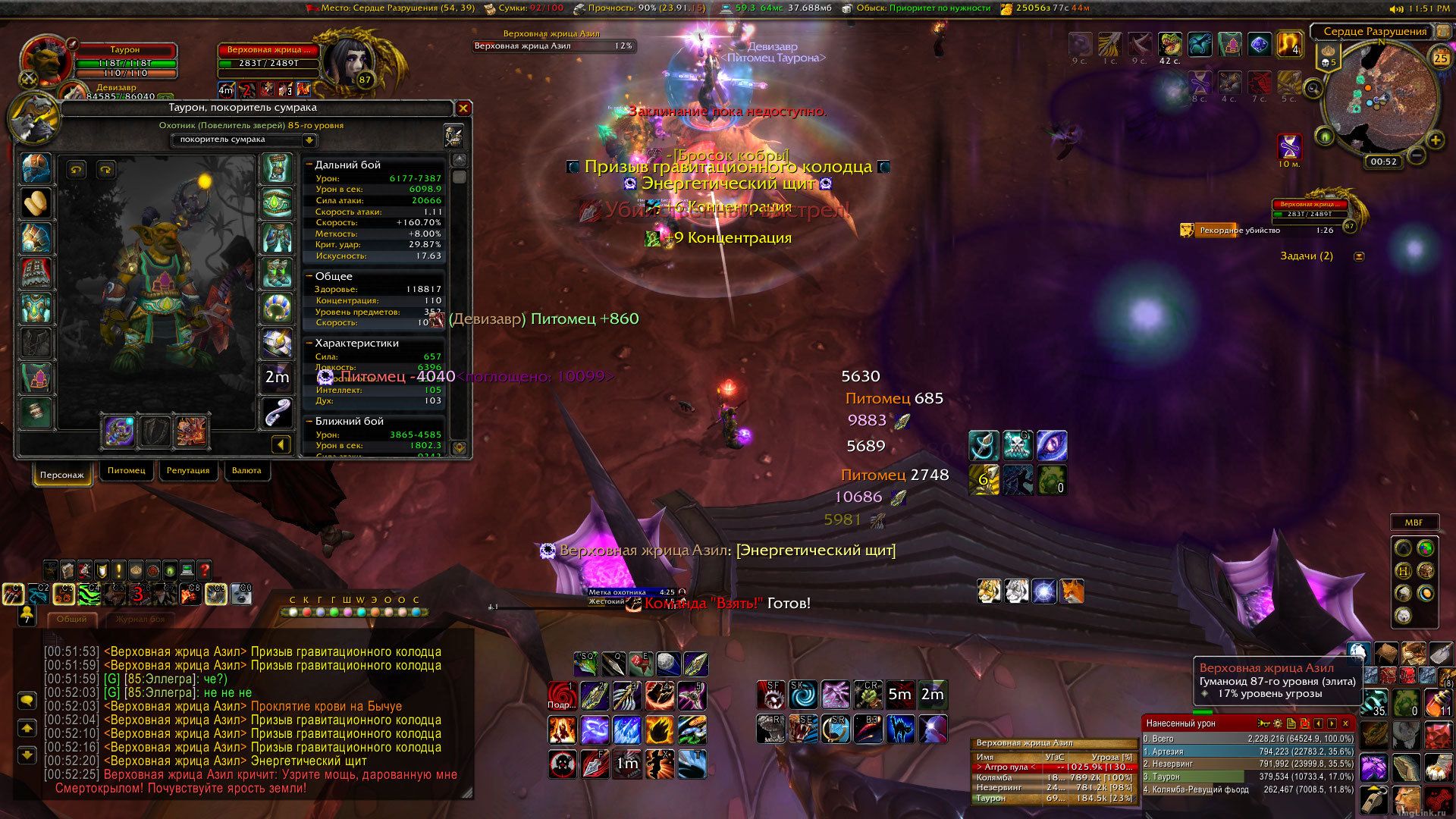Collapse the Дальний бой stats section
1456x819 pixels.
(309, 165)
